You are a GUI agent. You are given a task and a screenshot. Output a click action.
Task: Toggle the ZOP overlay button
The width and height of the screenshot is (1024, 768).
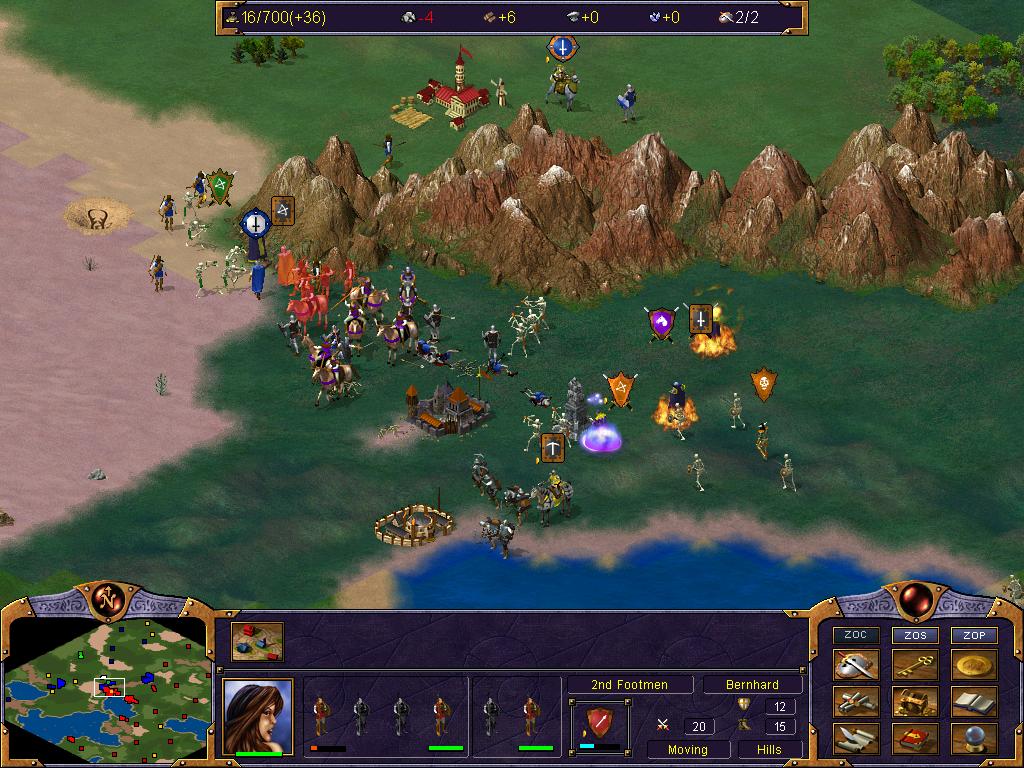(974, 635)
